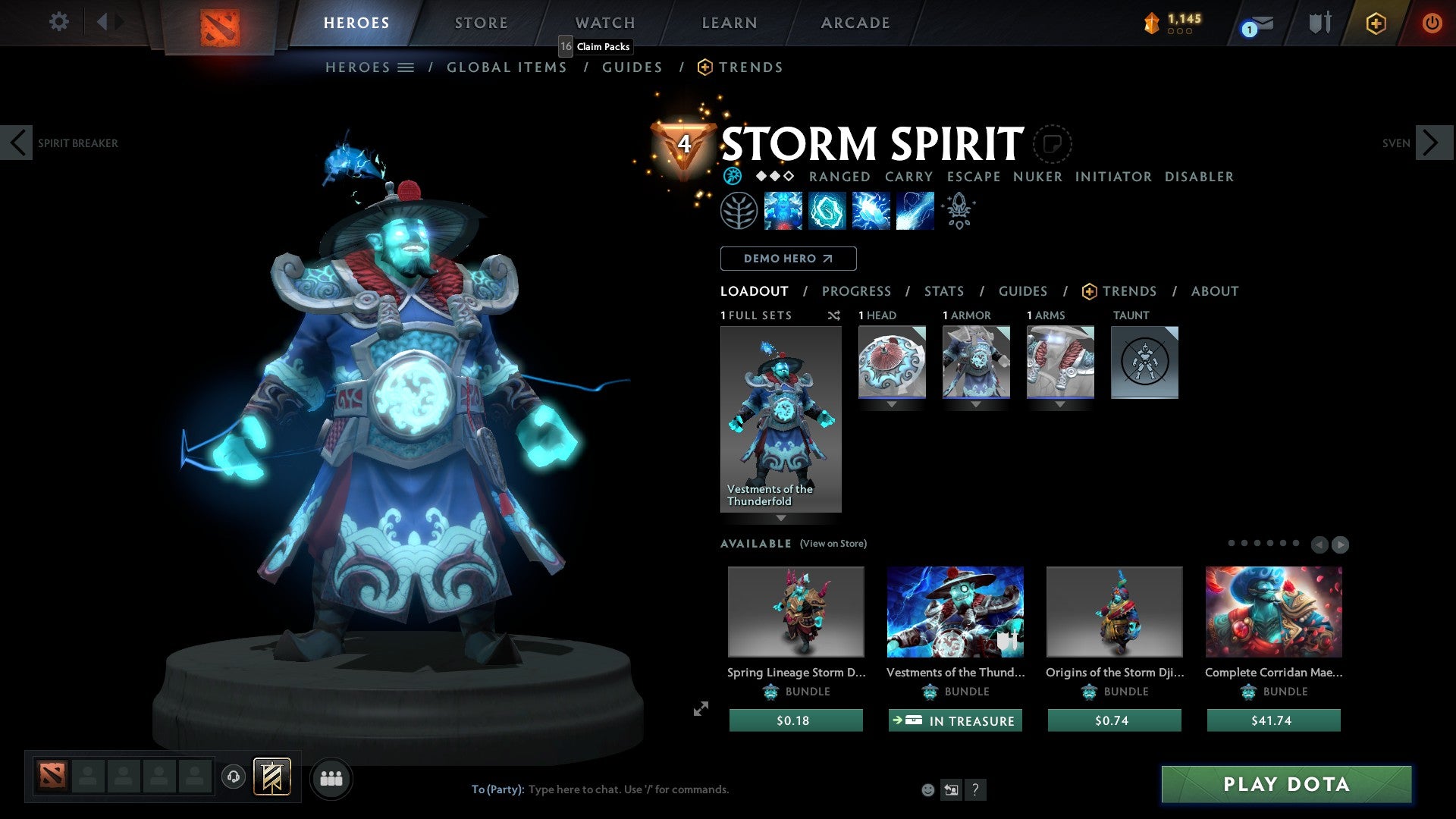Viewport: 1456px width, 819px height.
Task: Open the emoticon picker in chat
Action: pyautogui.click(x=927, y=789)
